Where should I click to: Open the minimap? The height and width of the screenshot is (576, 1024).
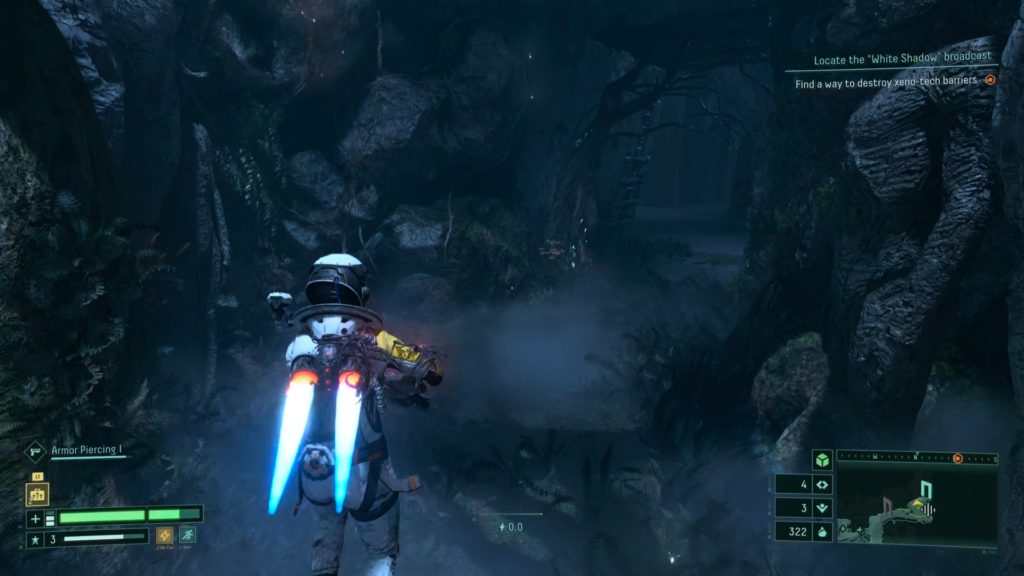(917, 508)
